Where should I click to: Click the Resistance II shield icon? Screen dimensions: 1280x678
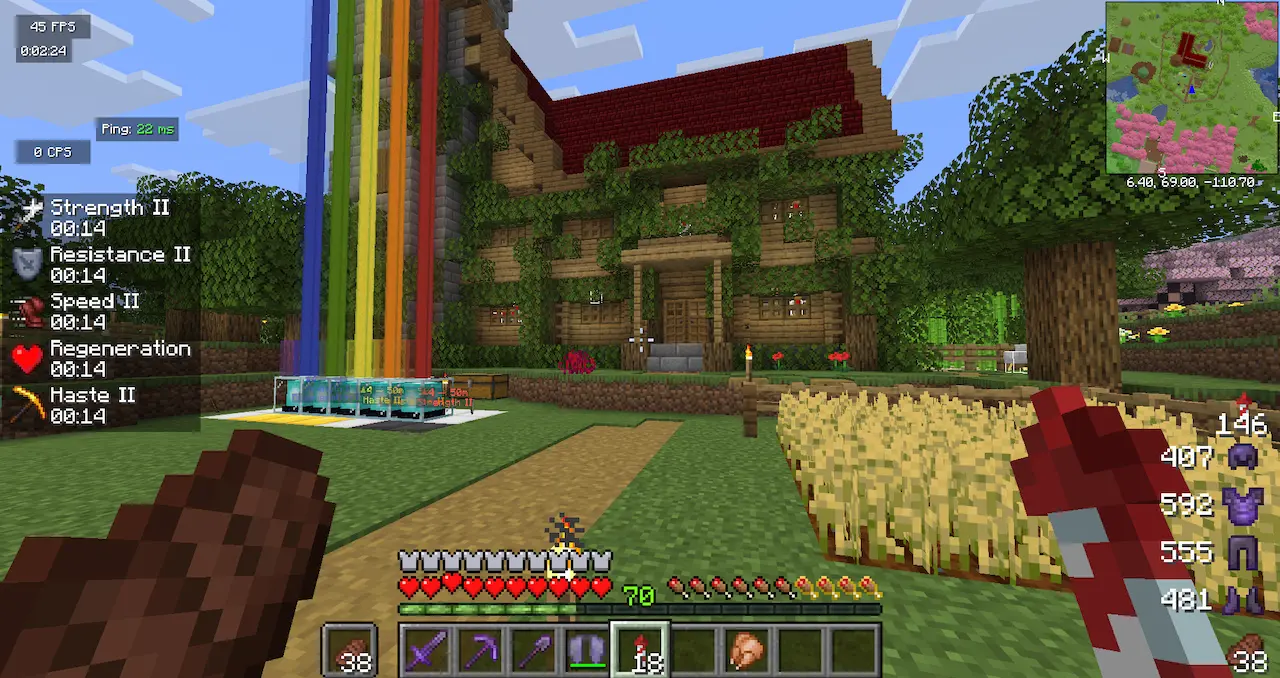[x=26, y=264]
